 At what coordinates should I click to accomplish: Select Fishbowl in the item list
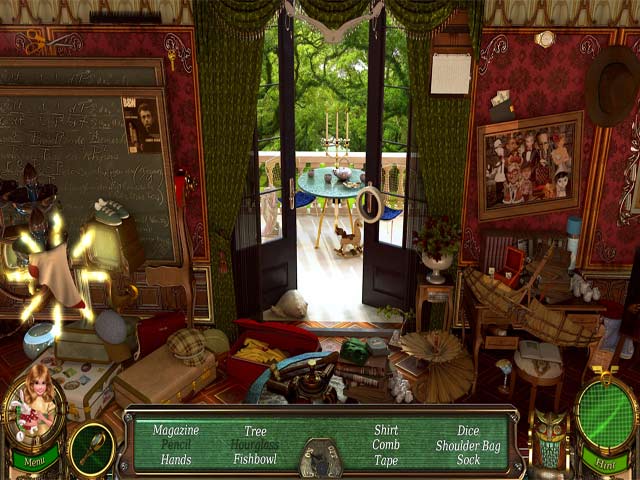point(255,460)
